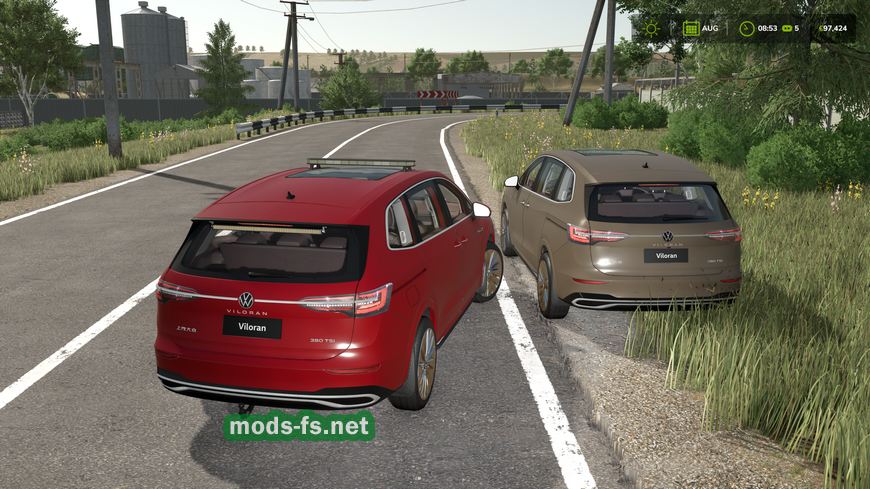Viewport: 870px width, 489px height.
Task: Click the sunny weather forecast icon
Action: [x=652, y=28]
